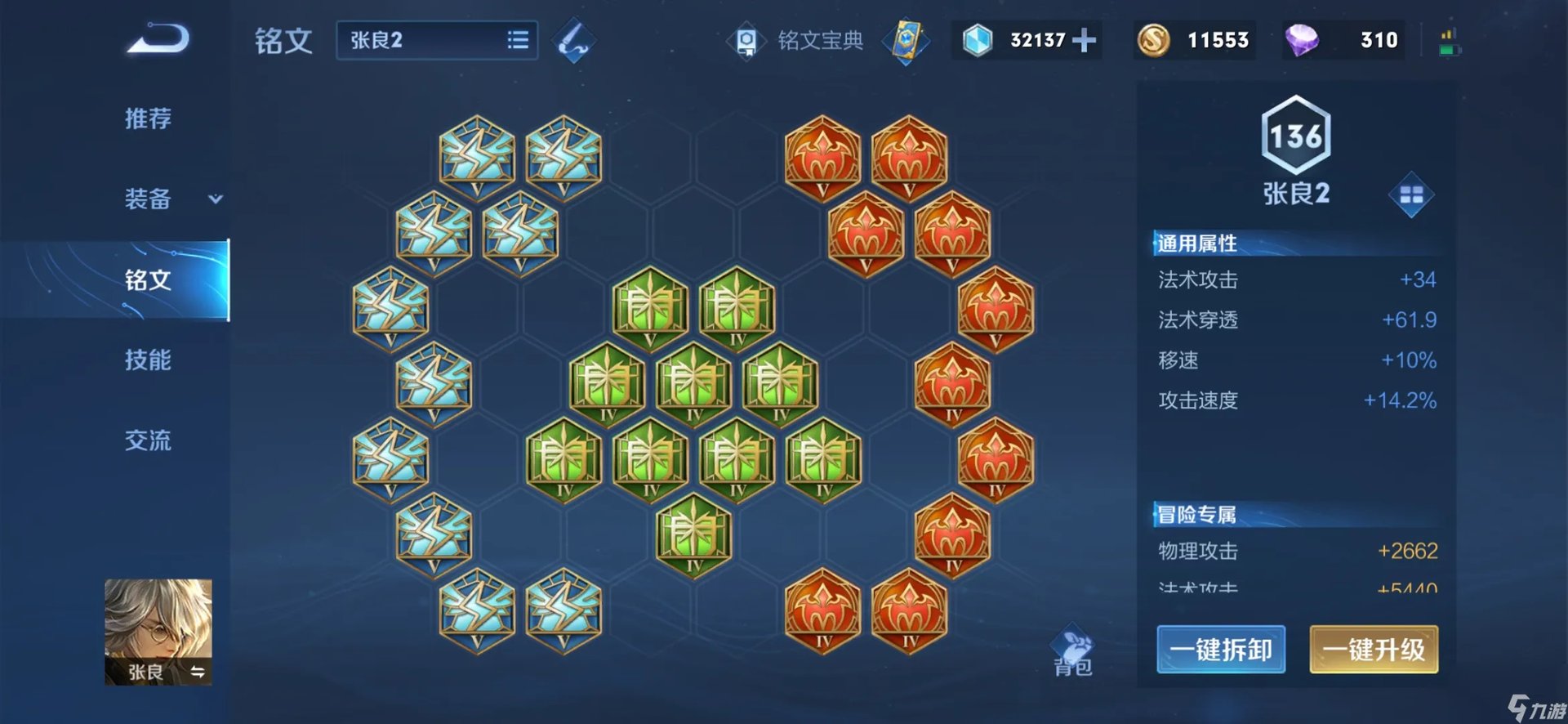Image resolution: width=1568 pixels, height=724 pixels.
Task: Expand the 装备 menu entry
Action: point(171,199)
